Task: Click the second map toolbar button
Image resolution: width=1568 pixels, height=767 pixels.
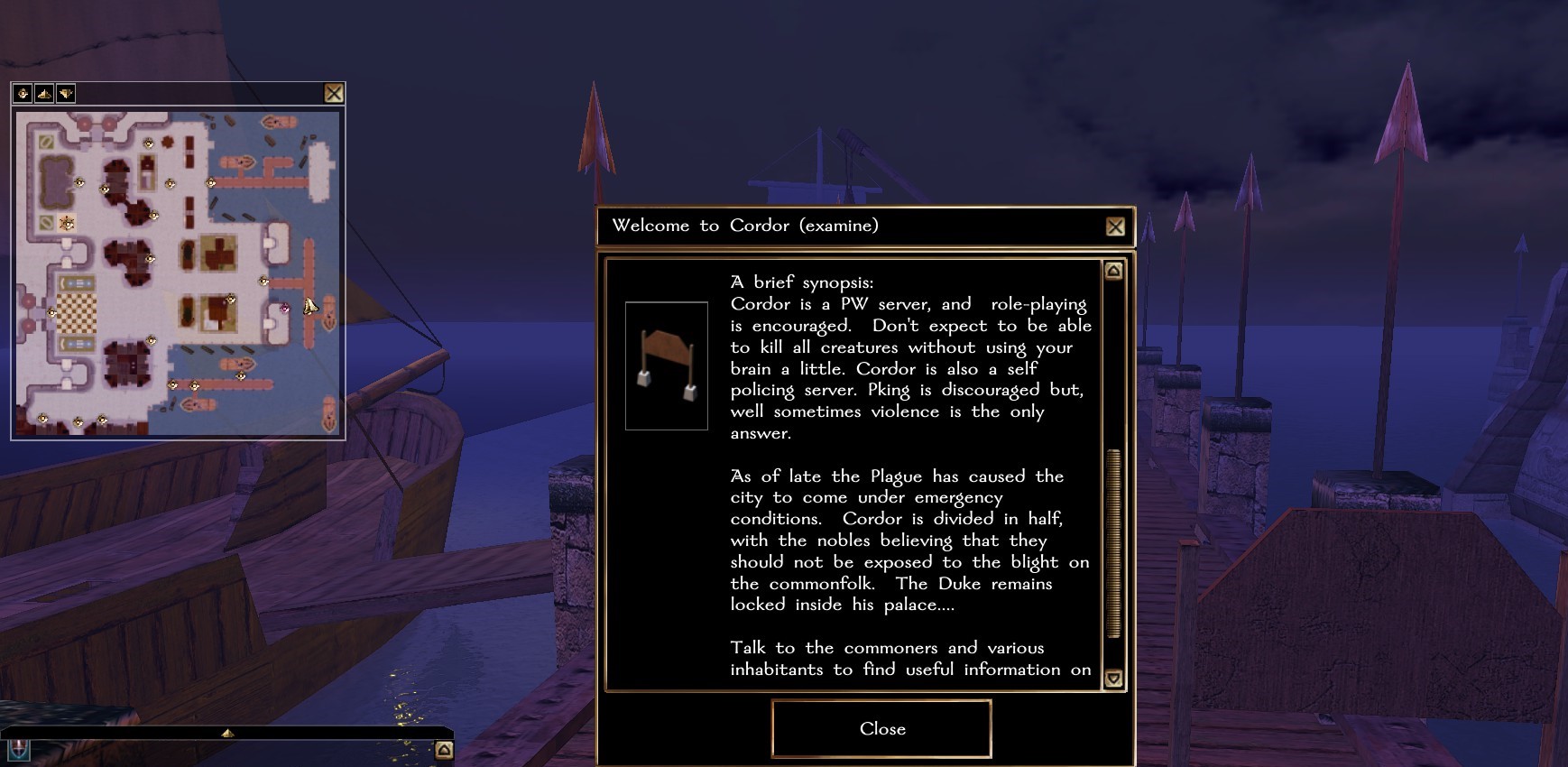Action: tap(44, 93)
